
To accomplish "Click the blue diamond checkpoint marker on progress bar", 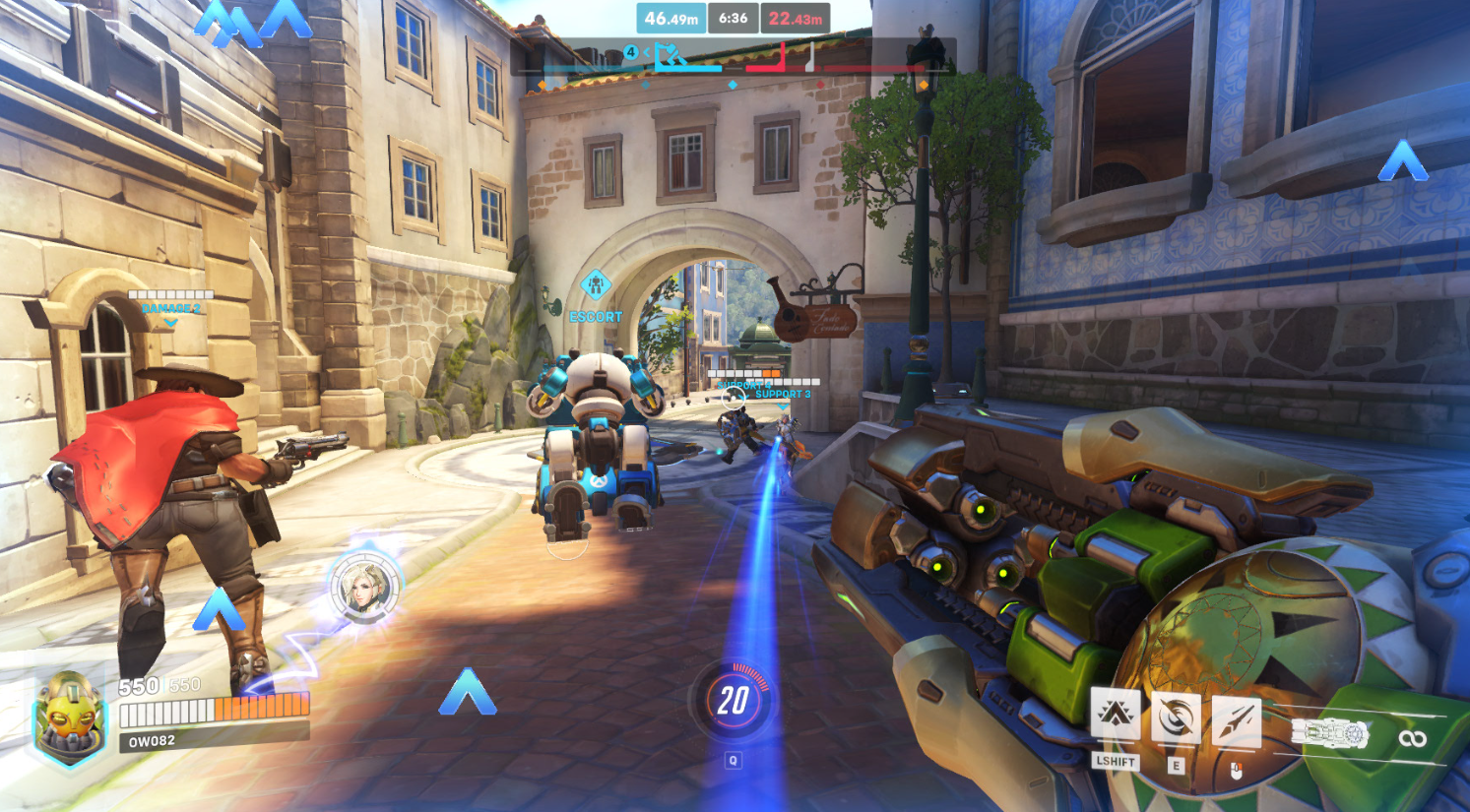I will point(734,83).
